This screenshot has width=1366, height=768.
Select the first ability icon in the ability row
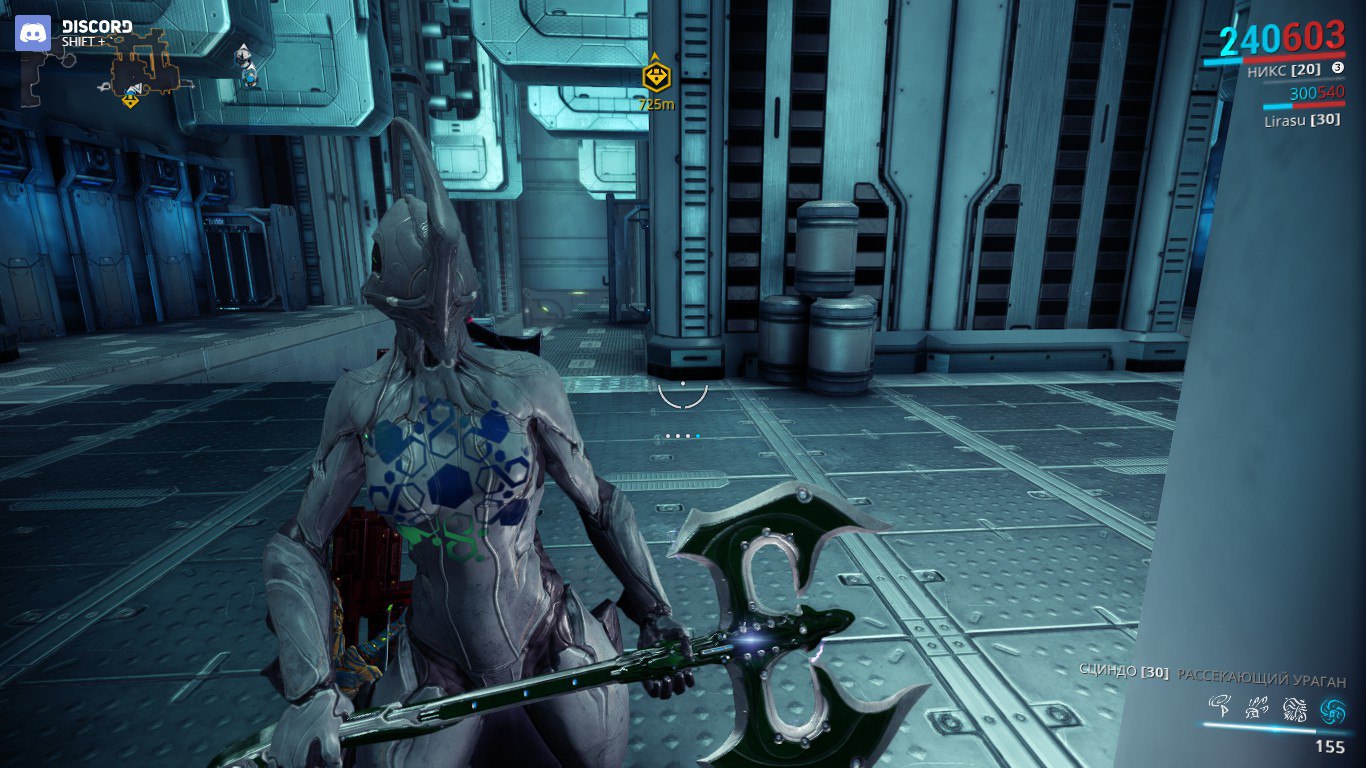(1219, 708)
